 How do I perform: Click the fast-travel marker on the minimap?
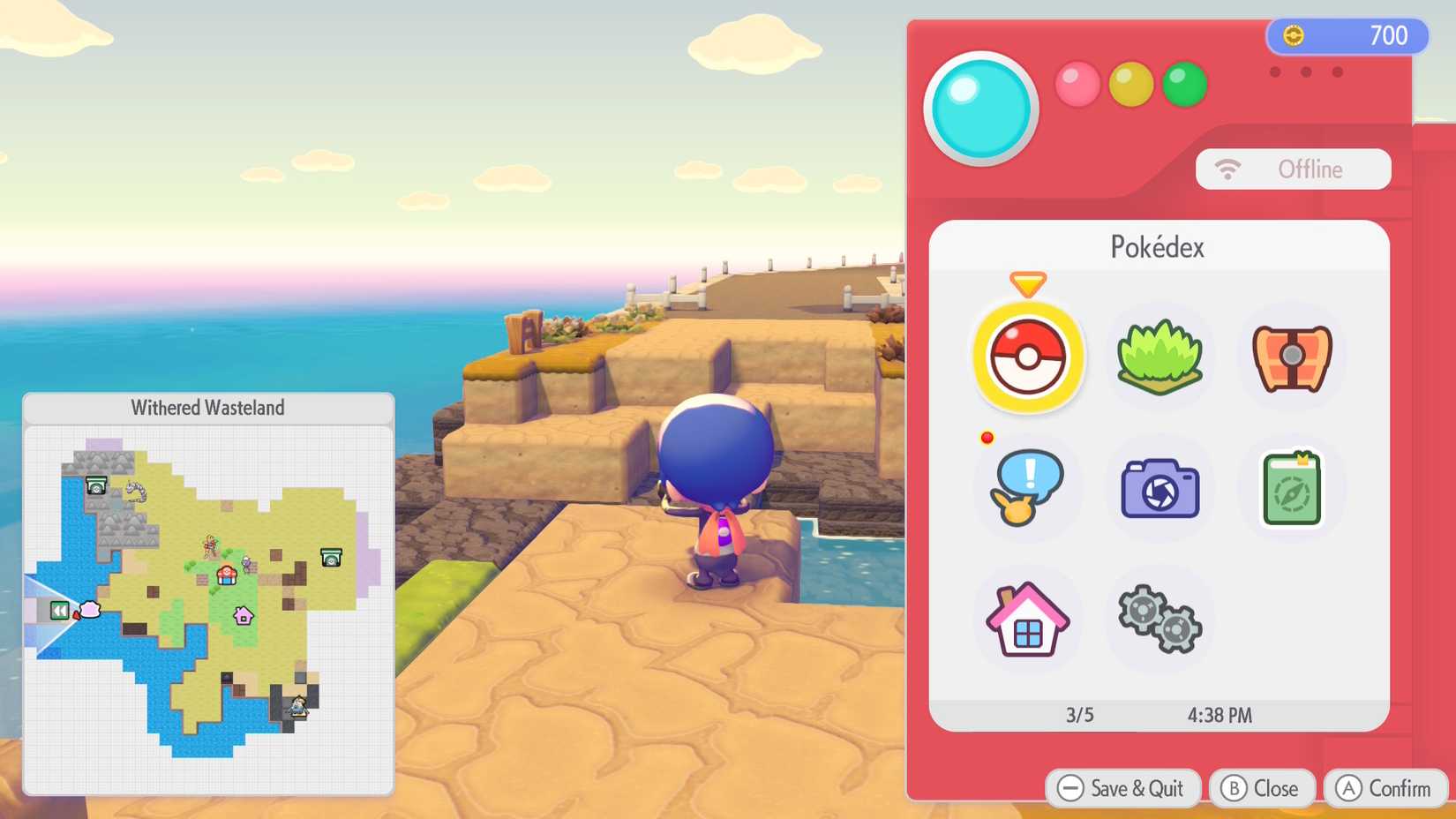pyautogui.click(x=59, y=609)
